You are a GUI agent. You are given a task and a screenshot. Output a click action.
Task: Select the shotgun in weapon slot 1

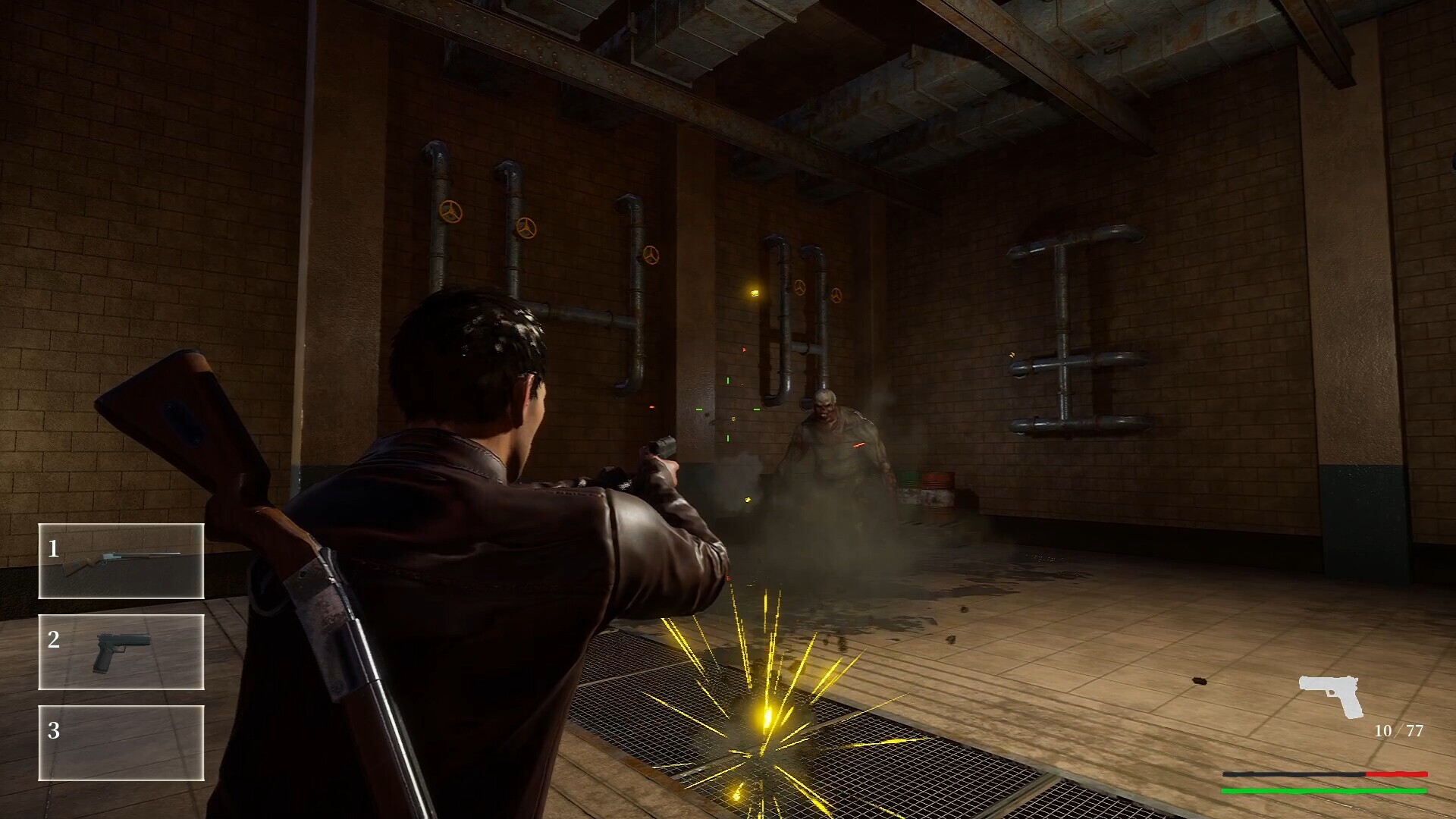coord(121,561)
